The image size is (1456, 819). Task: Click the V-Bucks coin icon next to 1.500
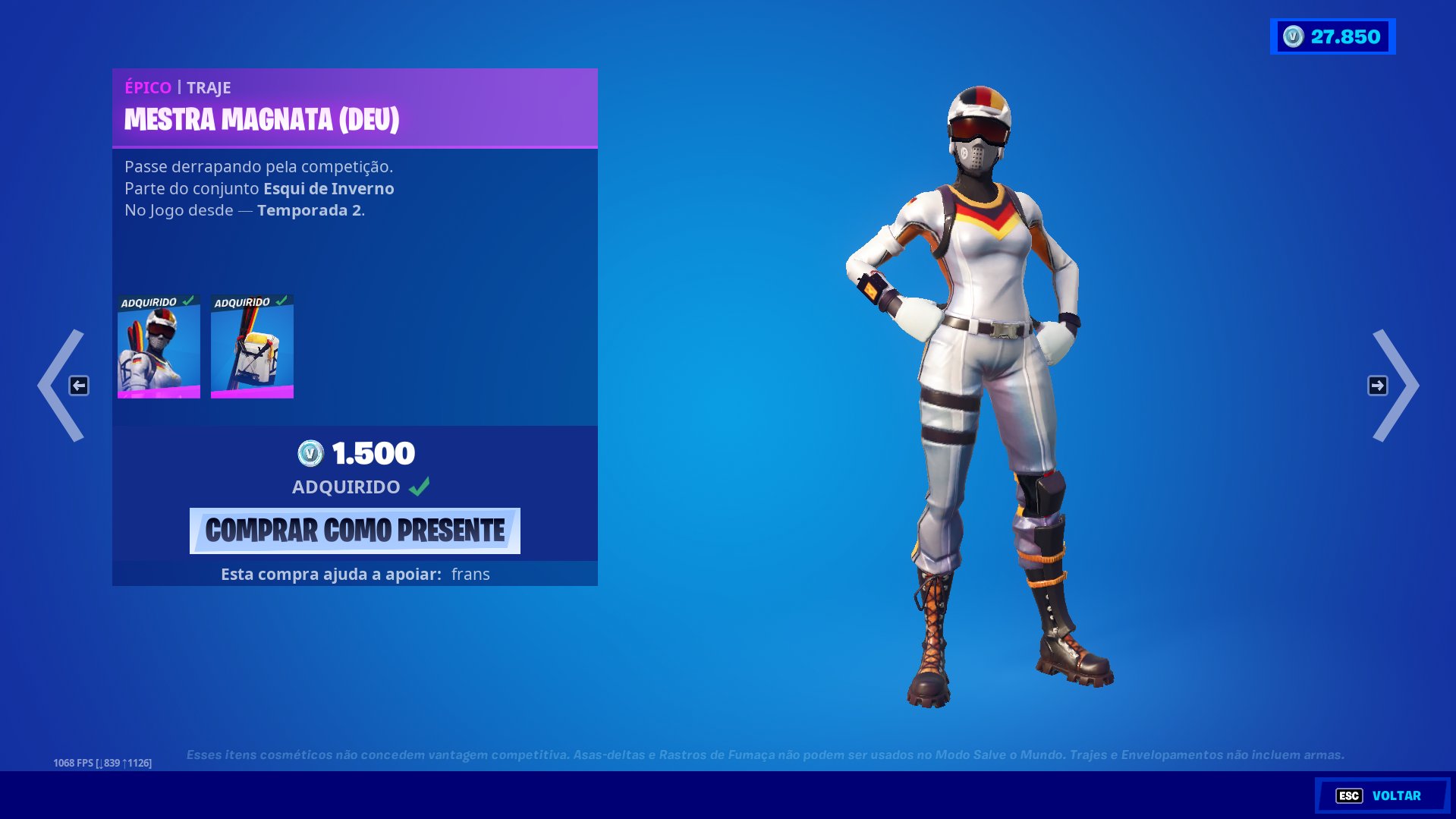tap(309, 453)
